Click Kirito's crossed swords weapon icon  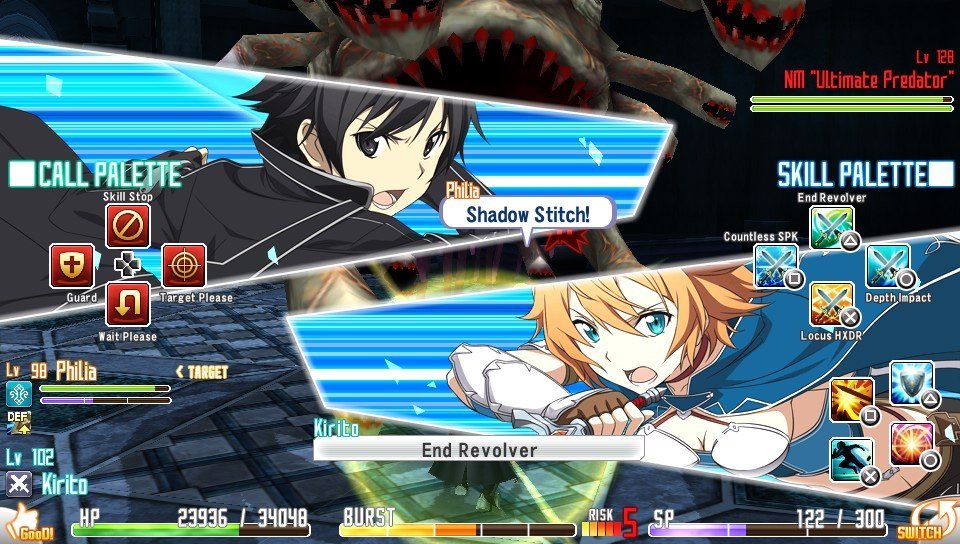point(19,485)
